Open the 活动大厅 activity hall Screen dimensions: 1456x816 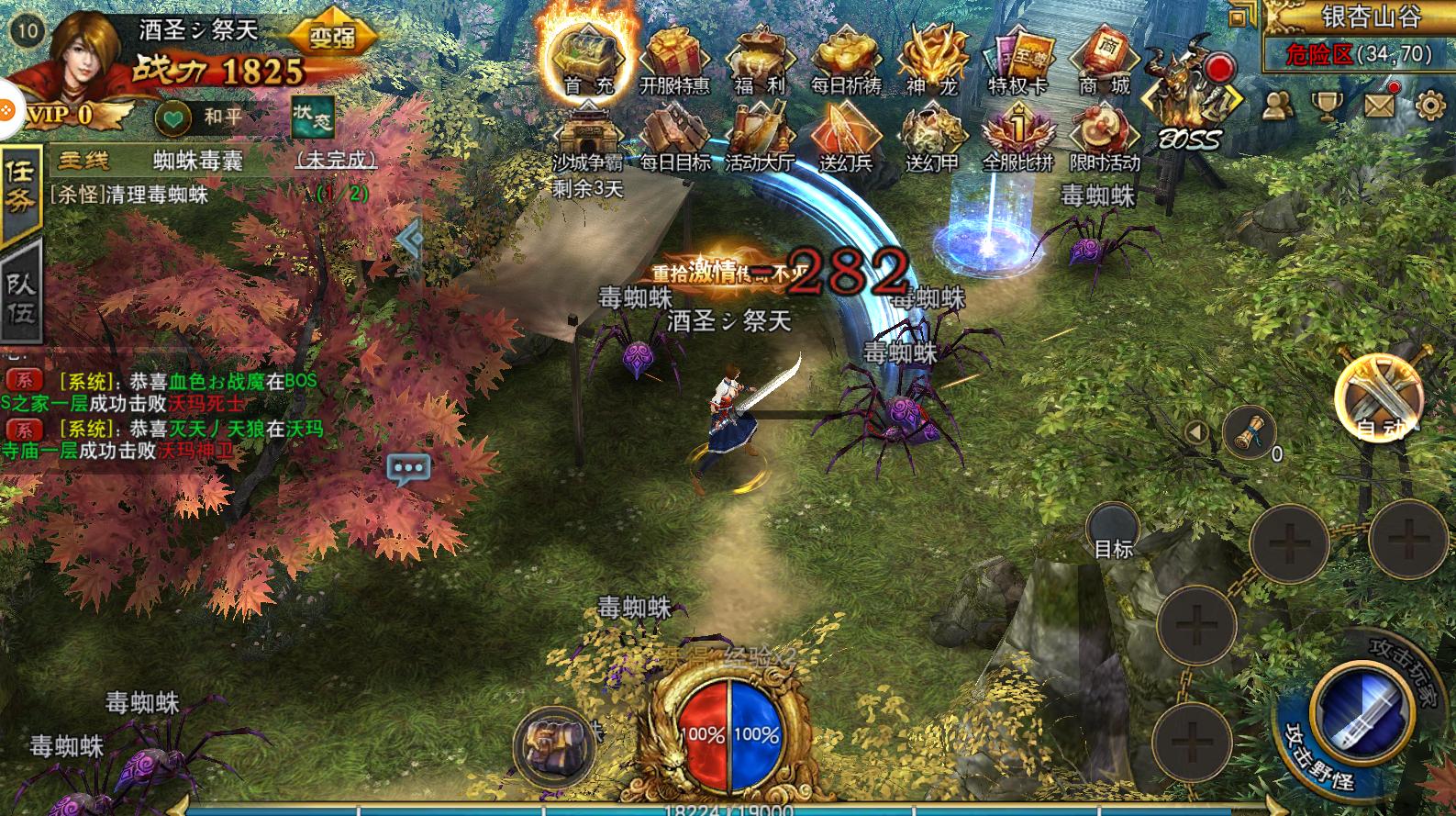pos(760,138)
